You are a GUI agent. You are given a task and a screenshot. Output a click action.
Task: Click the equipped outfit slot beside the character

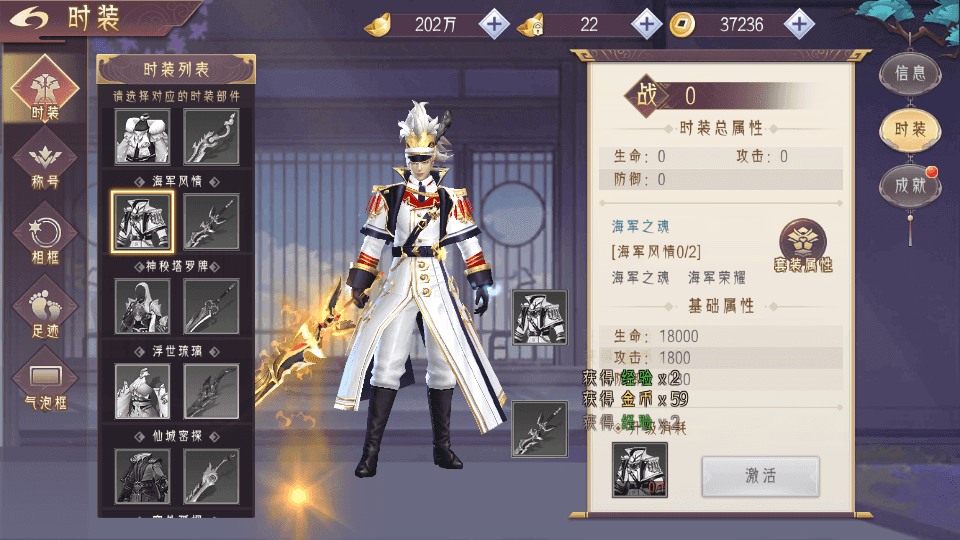point(540,317)
